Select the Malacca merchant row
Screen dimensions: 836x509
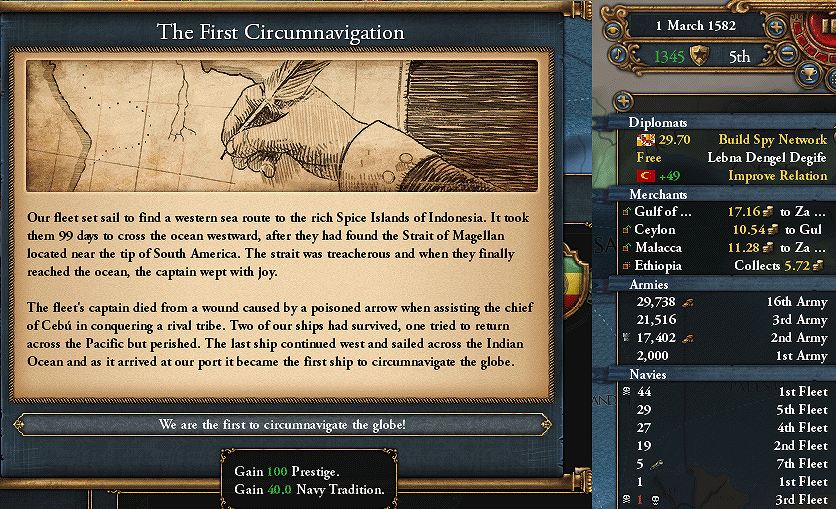tap(728, 248)
